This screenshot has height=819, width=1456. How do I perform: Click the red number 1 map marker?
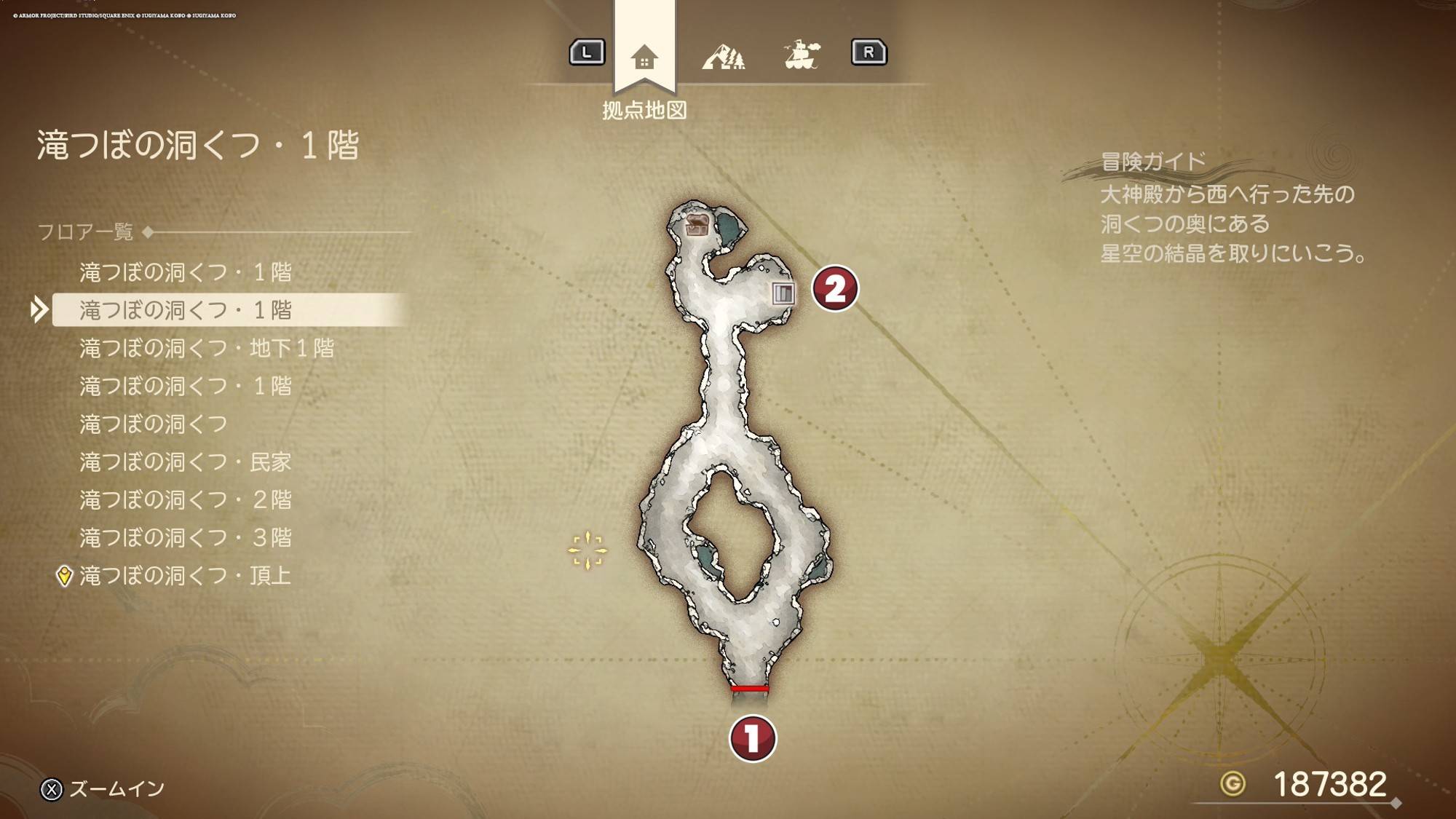coord(752,738)
